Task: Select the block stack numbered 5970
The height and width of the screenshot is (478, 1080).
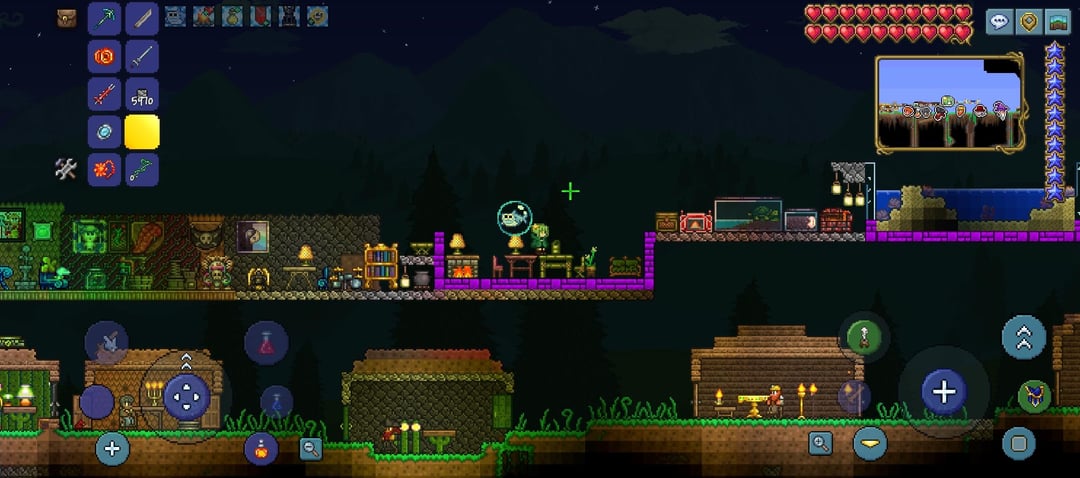Action: tap(142, 94)
